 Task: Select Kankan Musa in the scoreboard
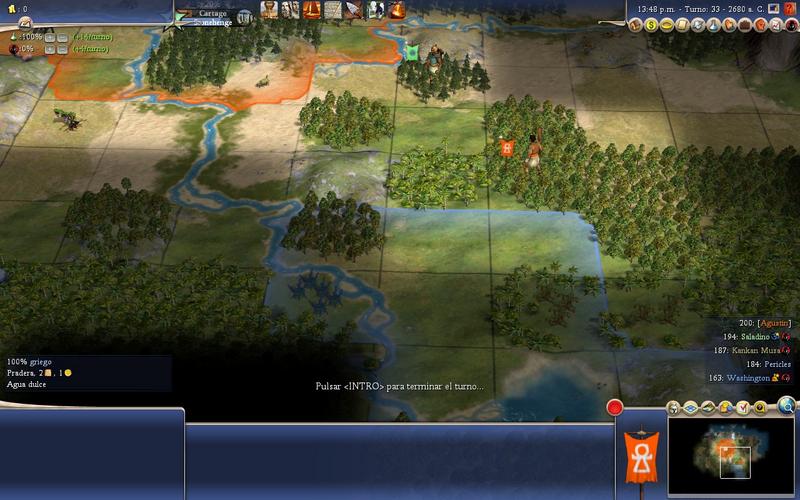pyautogui.click(x=741, y=351)
